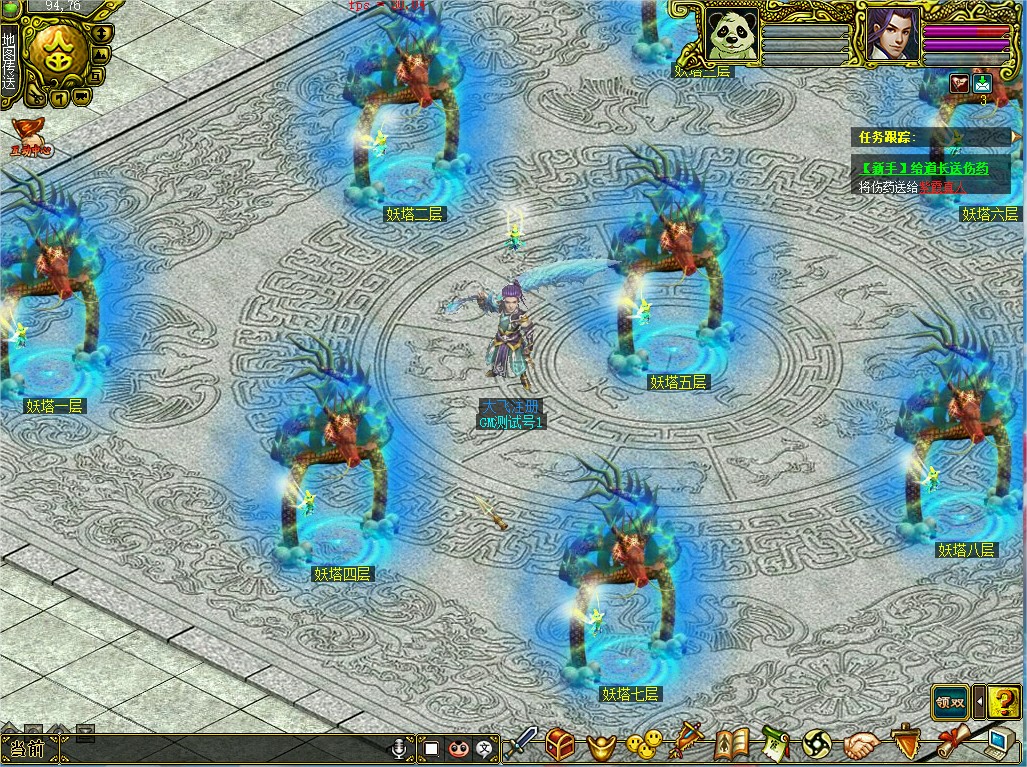Viewport: 1027px width, 767px height.
Task: Open the smiley faces friends icon
Action: (644, 745)
